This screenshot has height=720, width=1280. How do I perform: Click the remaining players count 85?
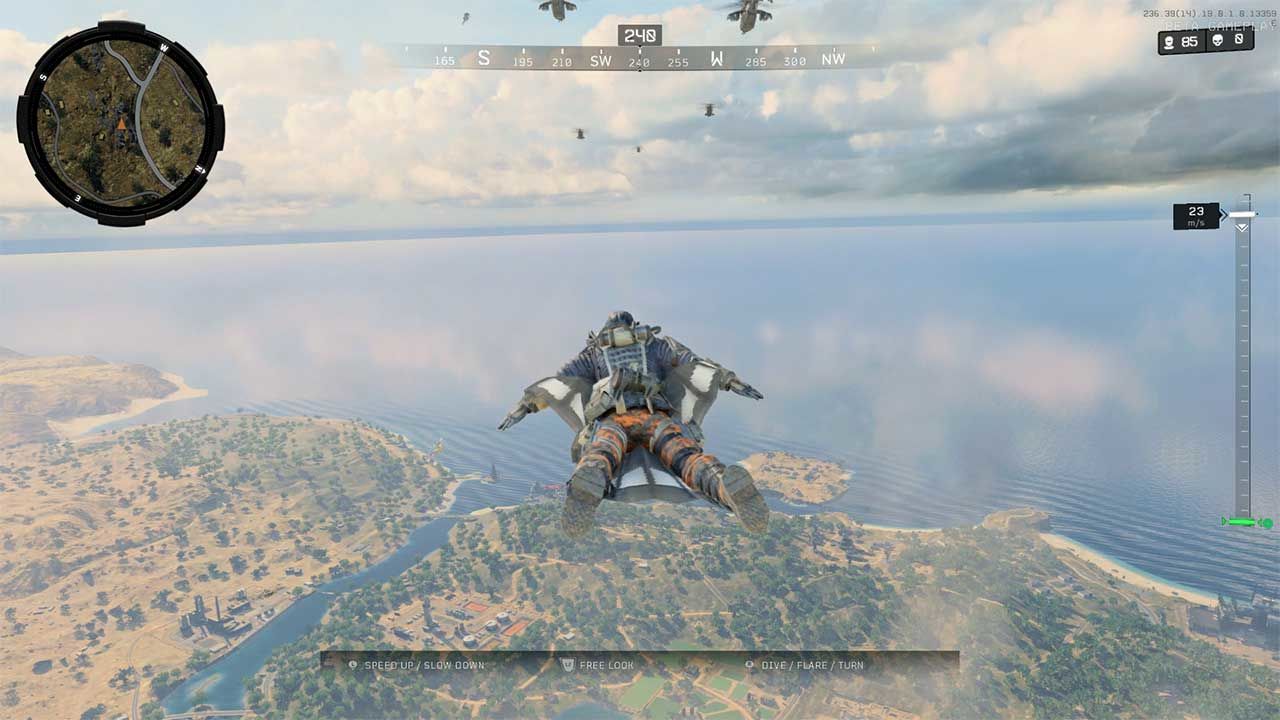point(1189,41)
